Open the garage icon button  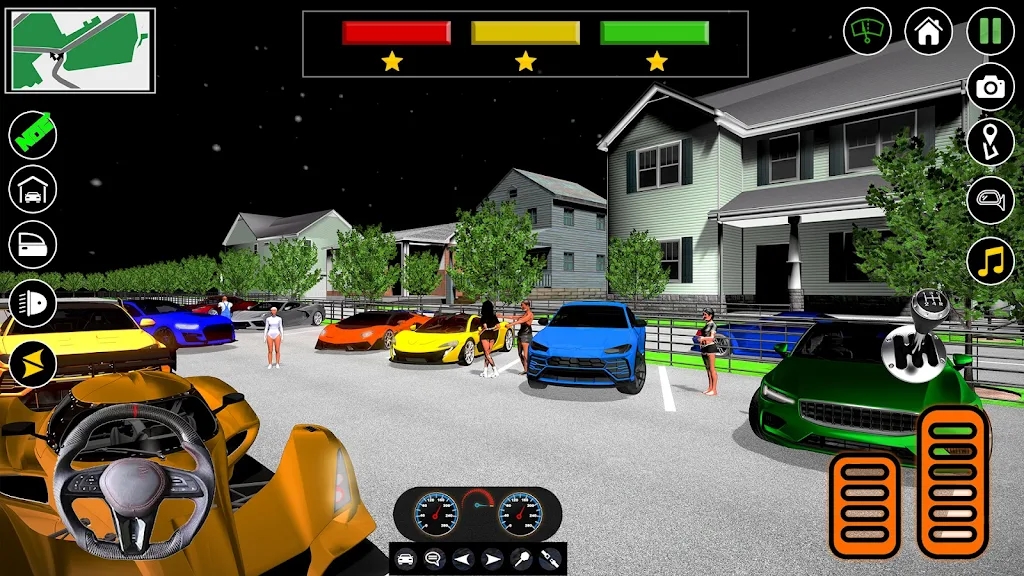(33, 189)
